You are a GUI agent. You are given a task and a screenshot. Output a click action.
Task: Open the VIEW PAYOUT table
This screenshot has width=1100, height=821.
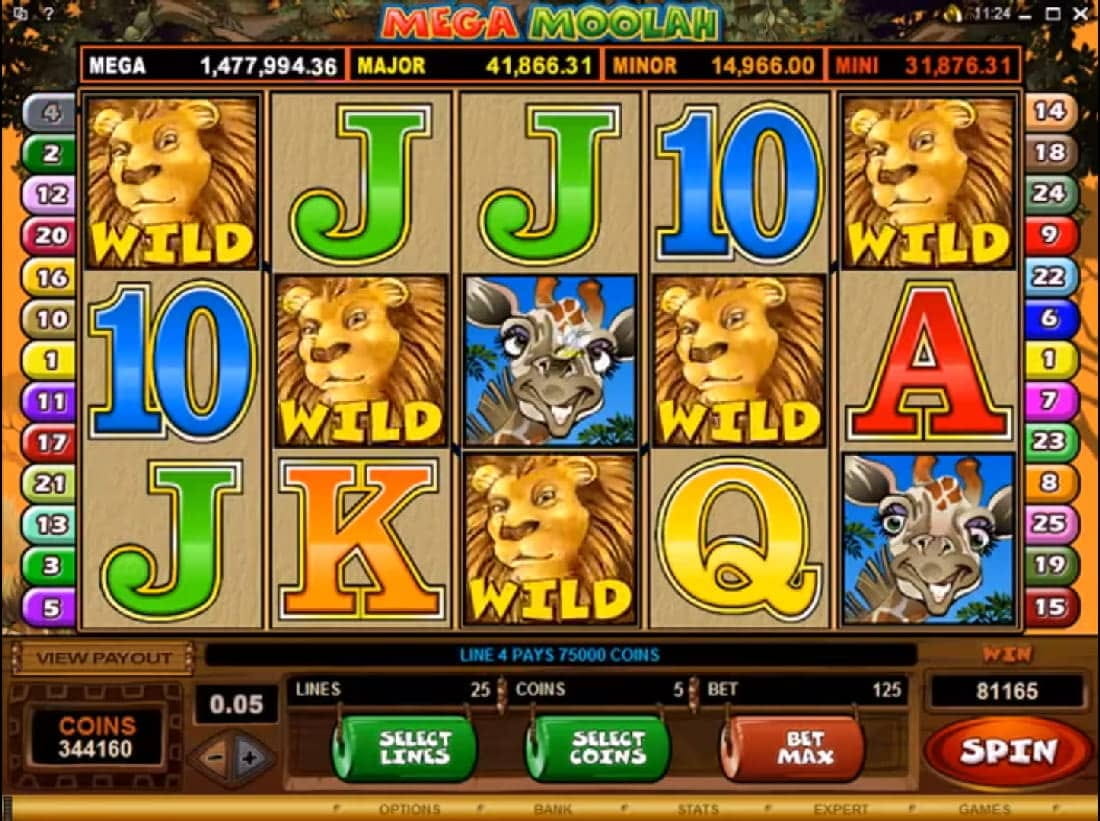tap(104, 658)
